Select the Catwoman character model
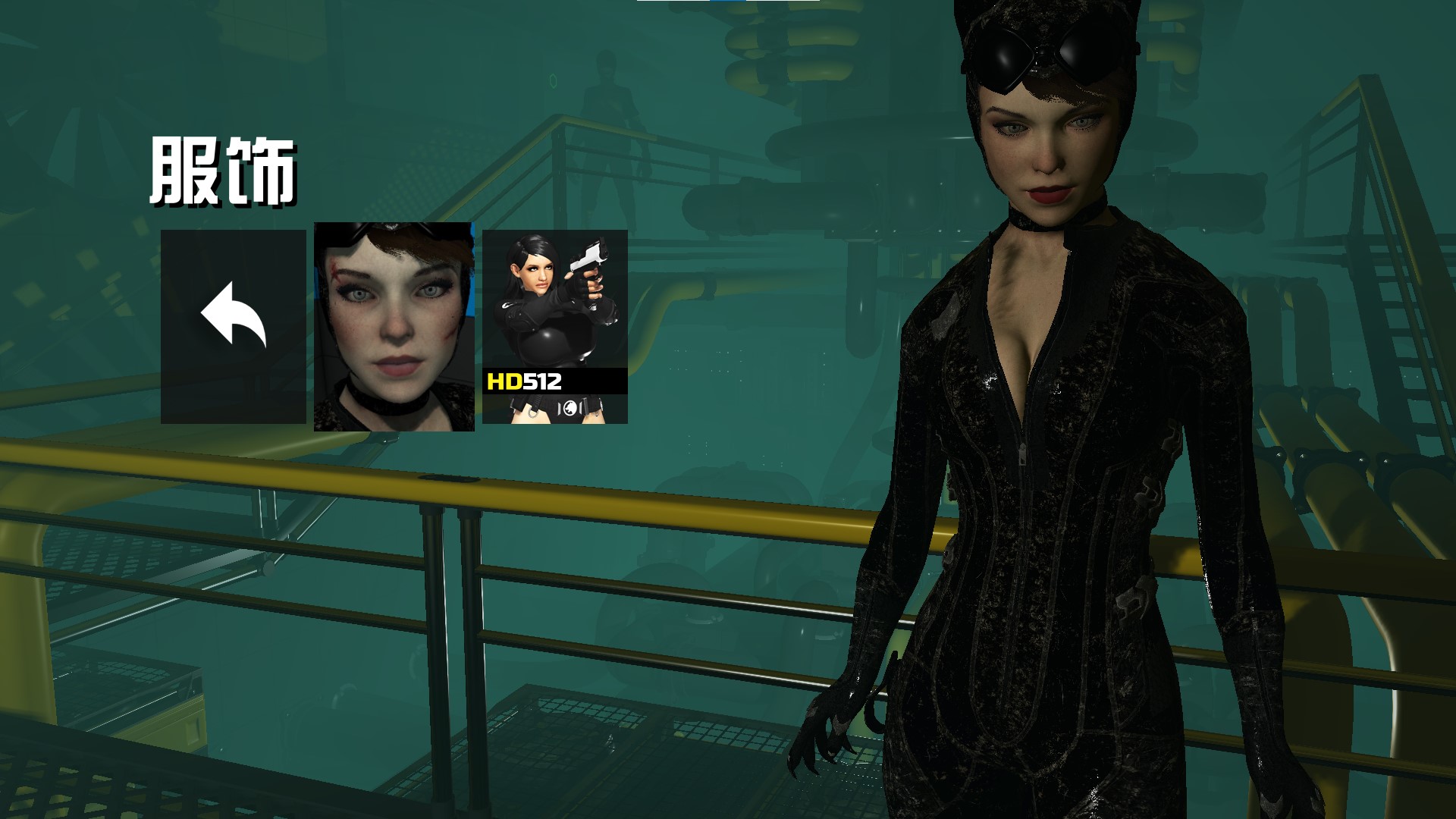This screenshot has width=1456, height=819. 1062,455
